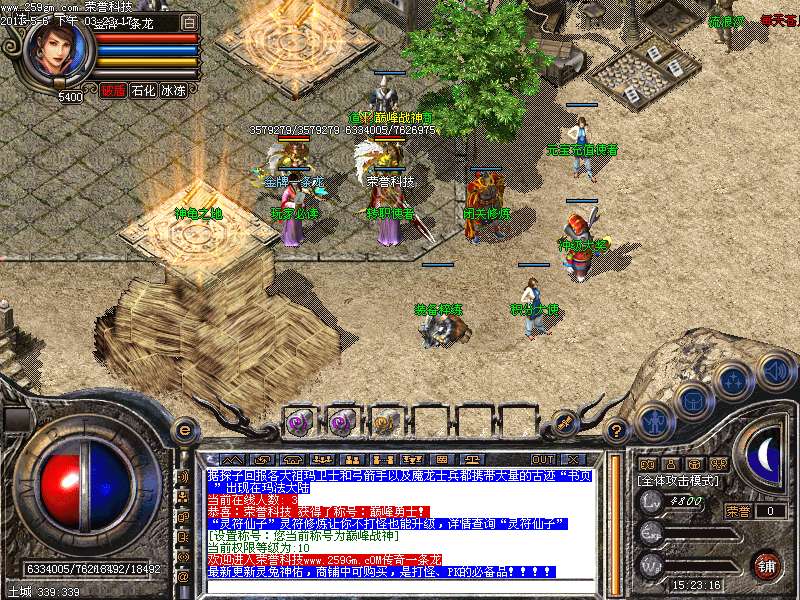Open the bag inventory icon
The image size is (800, 600).
click(x=692, y=401)
